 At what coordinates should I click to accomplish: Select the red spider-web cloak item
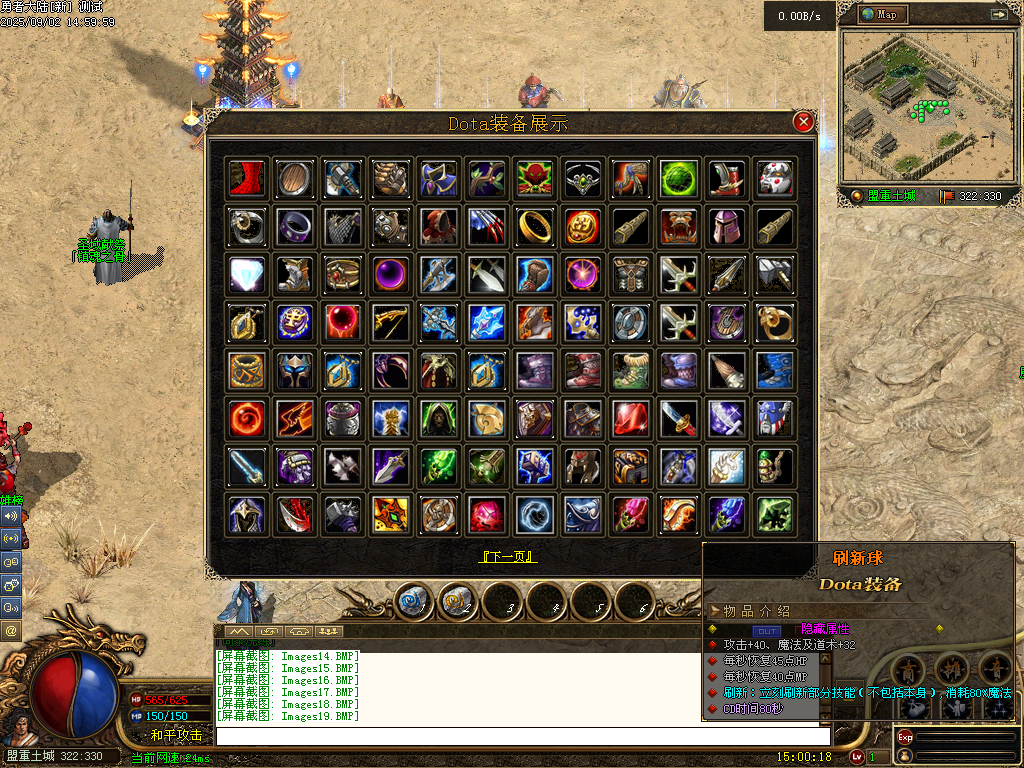tap(246, 179)
